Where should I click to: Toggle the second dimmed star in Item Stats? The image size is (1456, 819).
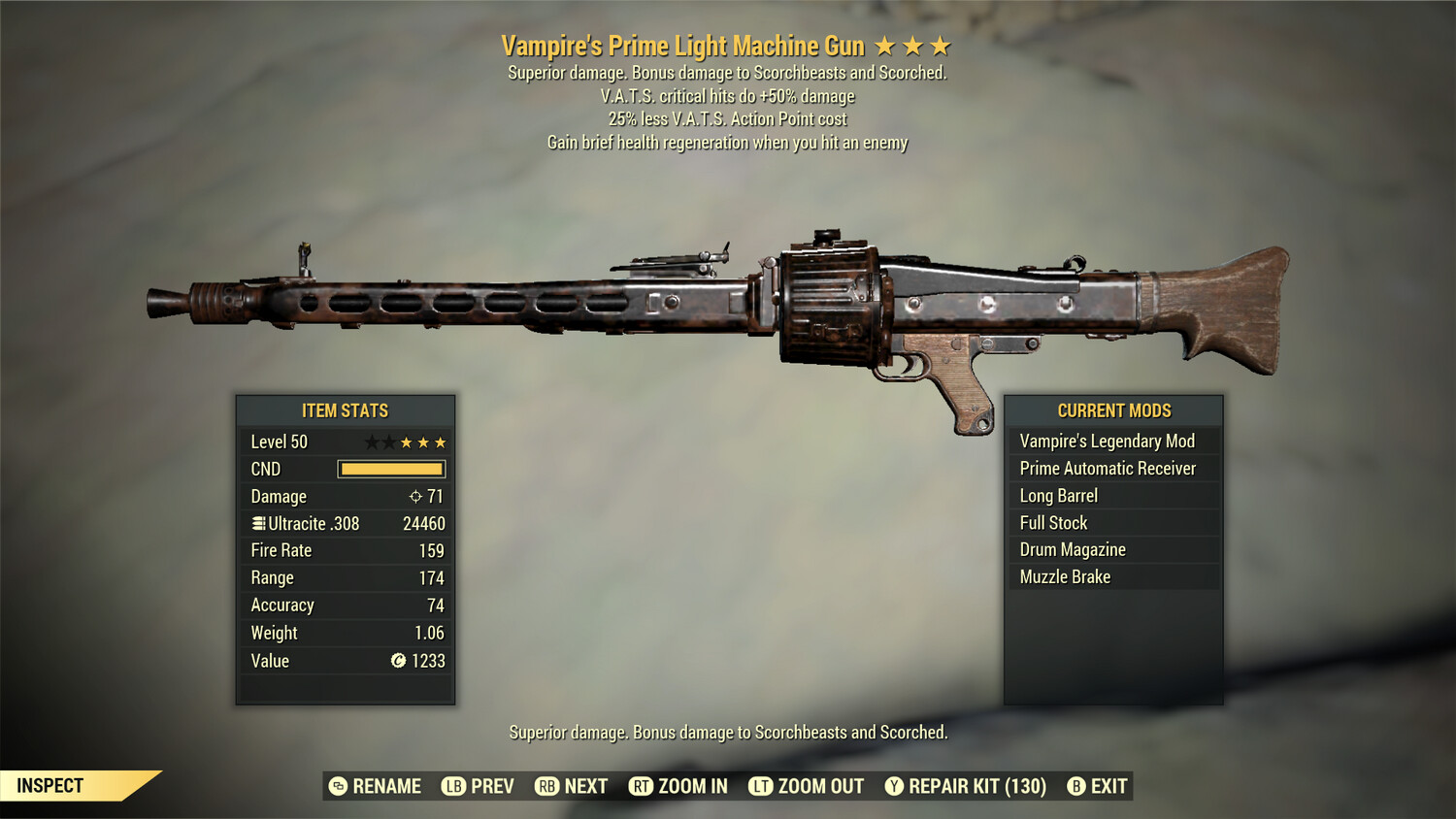[x=388, y=441]
